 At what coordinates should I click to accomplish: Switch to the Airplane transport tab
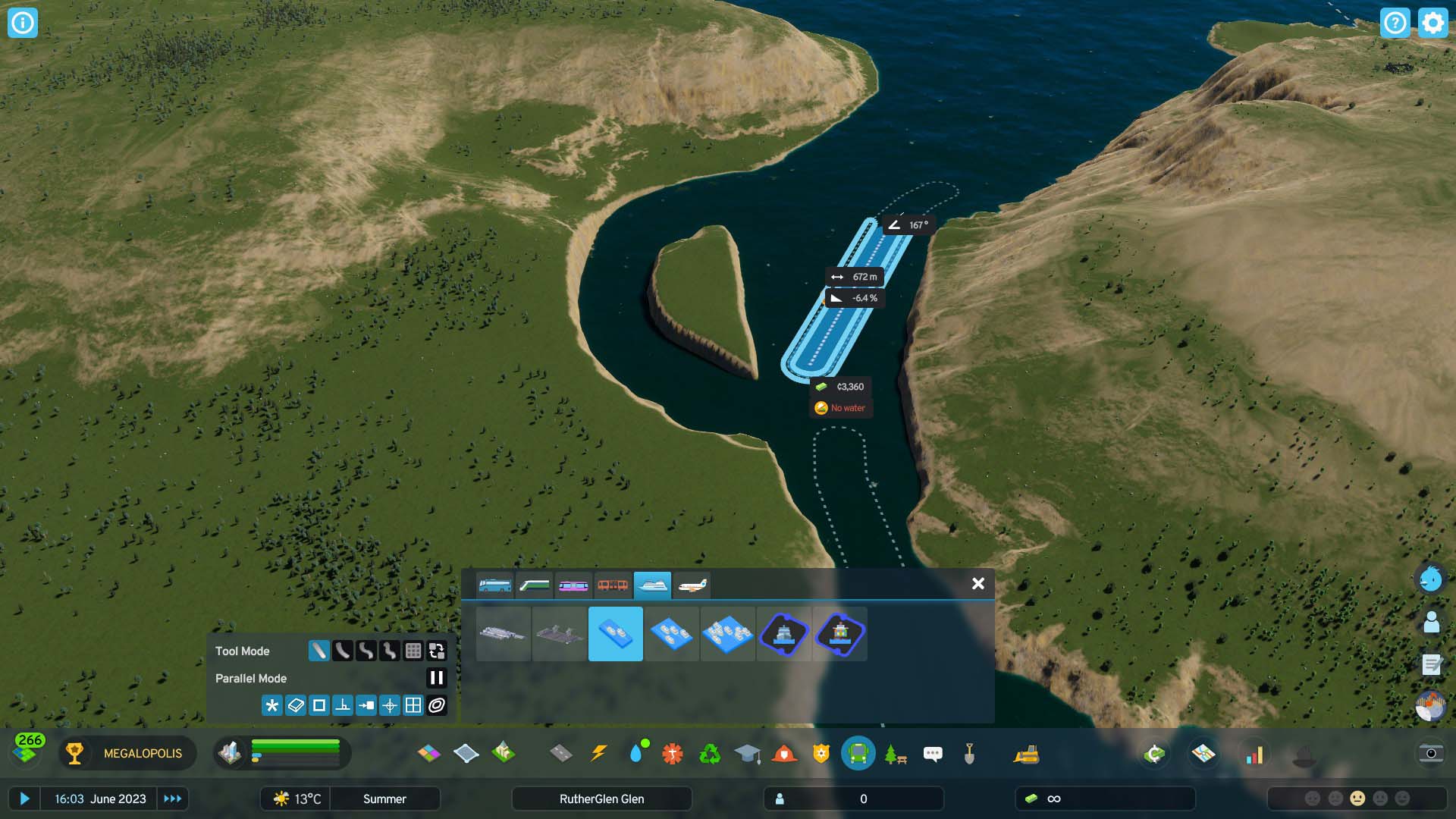pos(691,585)
